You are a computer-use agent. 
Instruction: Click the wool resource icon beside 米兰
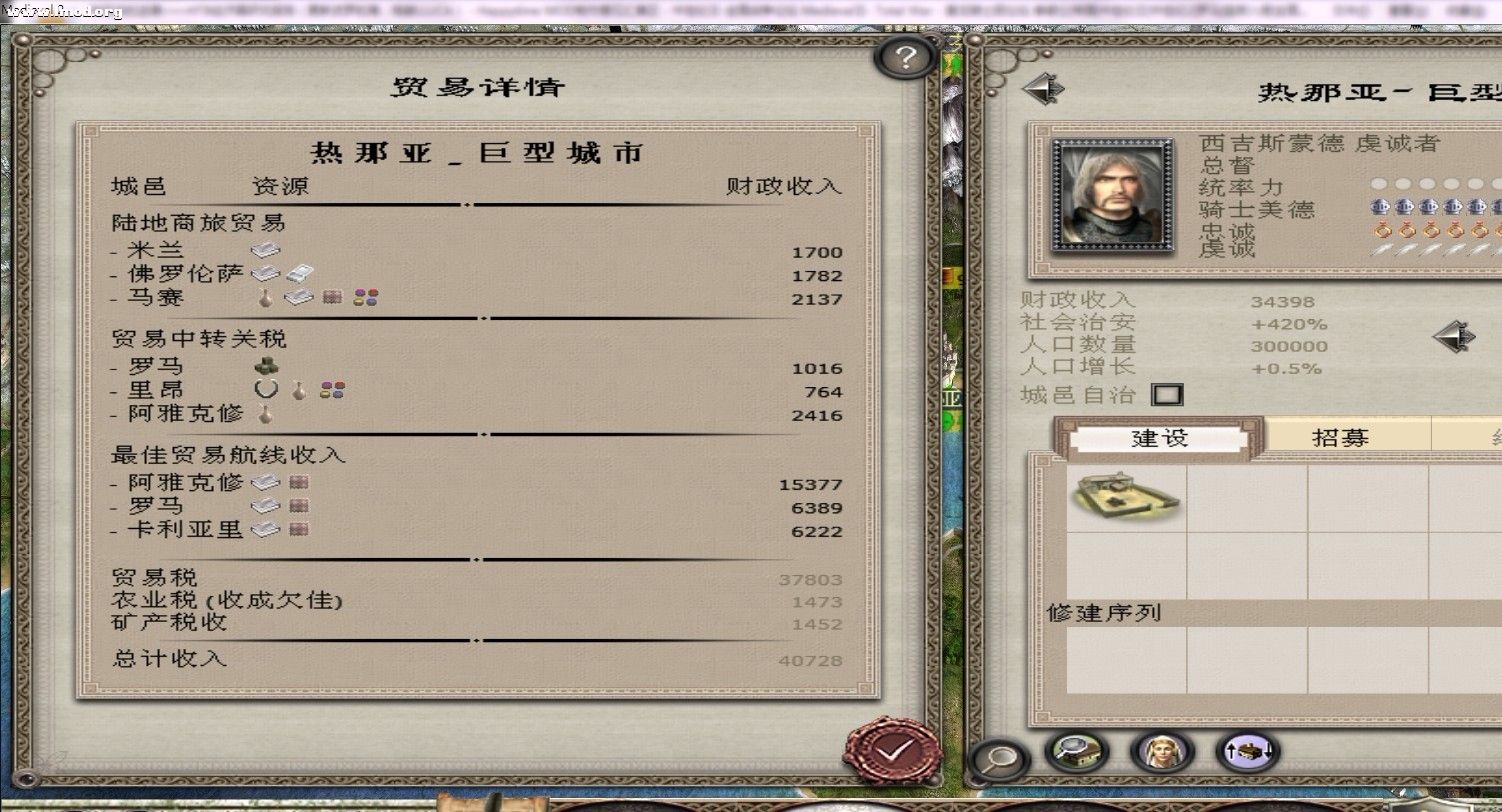click(265, 250)
